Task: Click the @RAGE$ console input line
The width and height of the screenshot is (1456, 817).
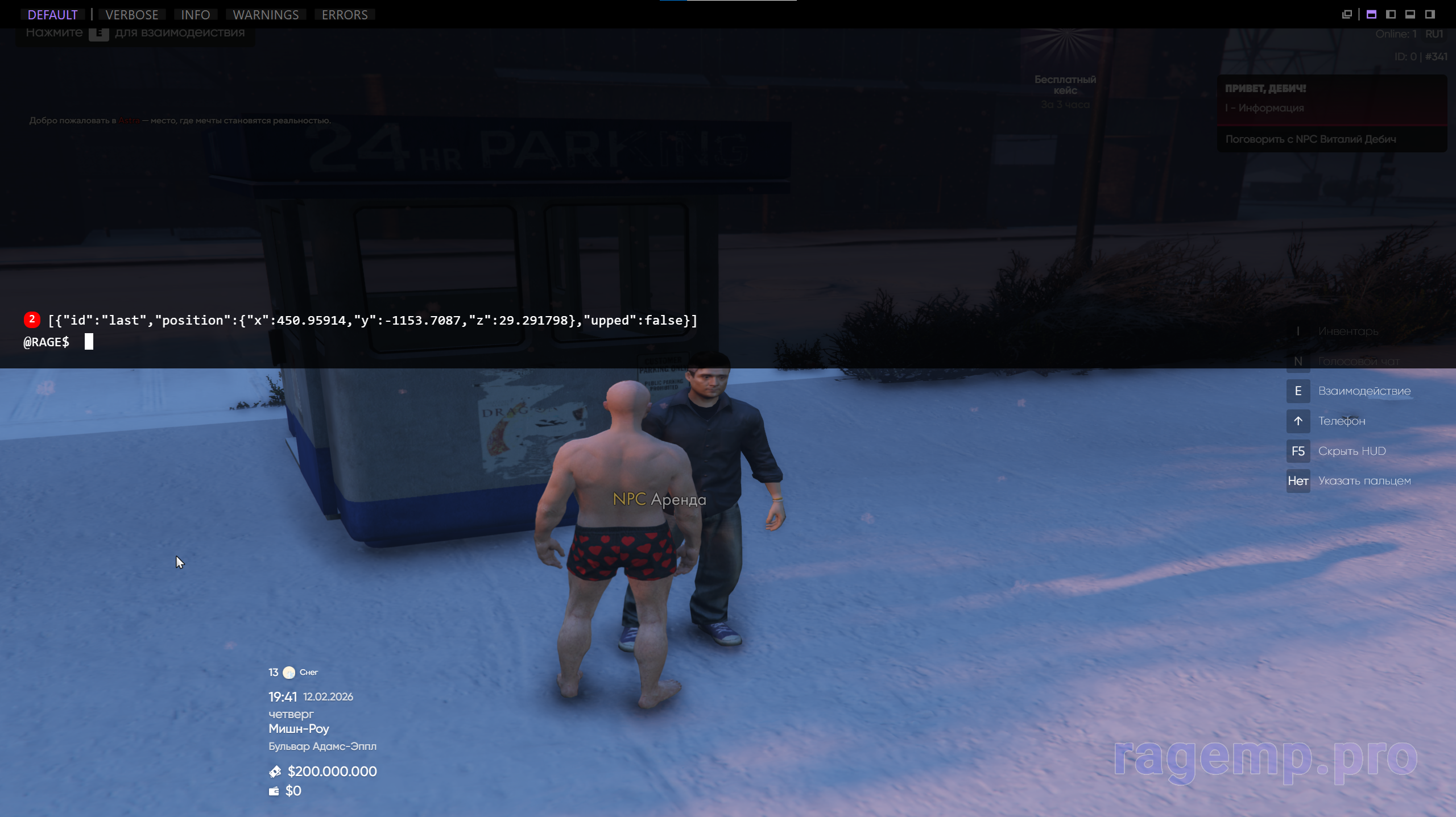Action: (x=341, y=342)
